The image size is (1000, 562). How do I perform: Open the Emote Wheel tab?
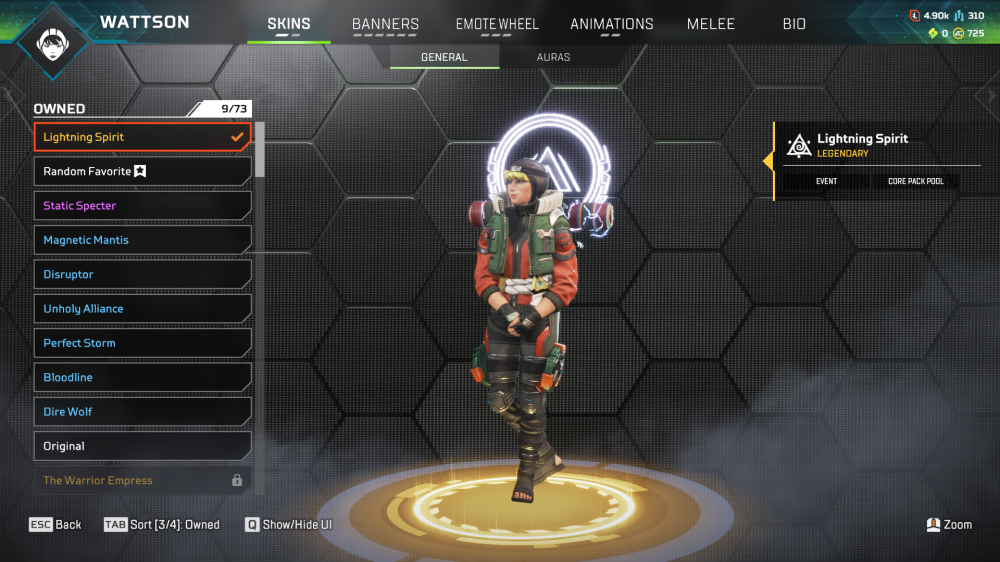pos(497,24)
